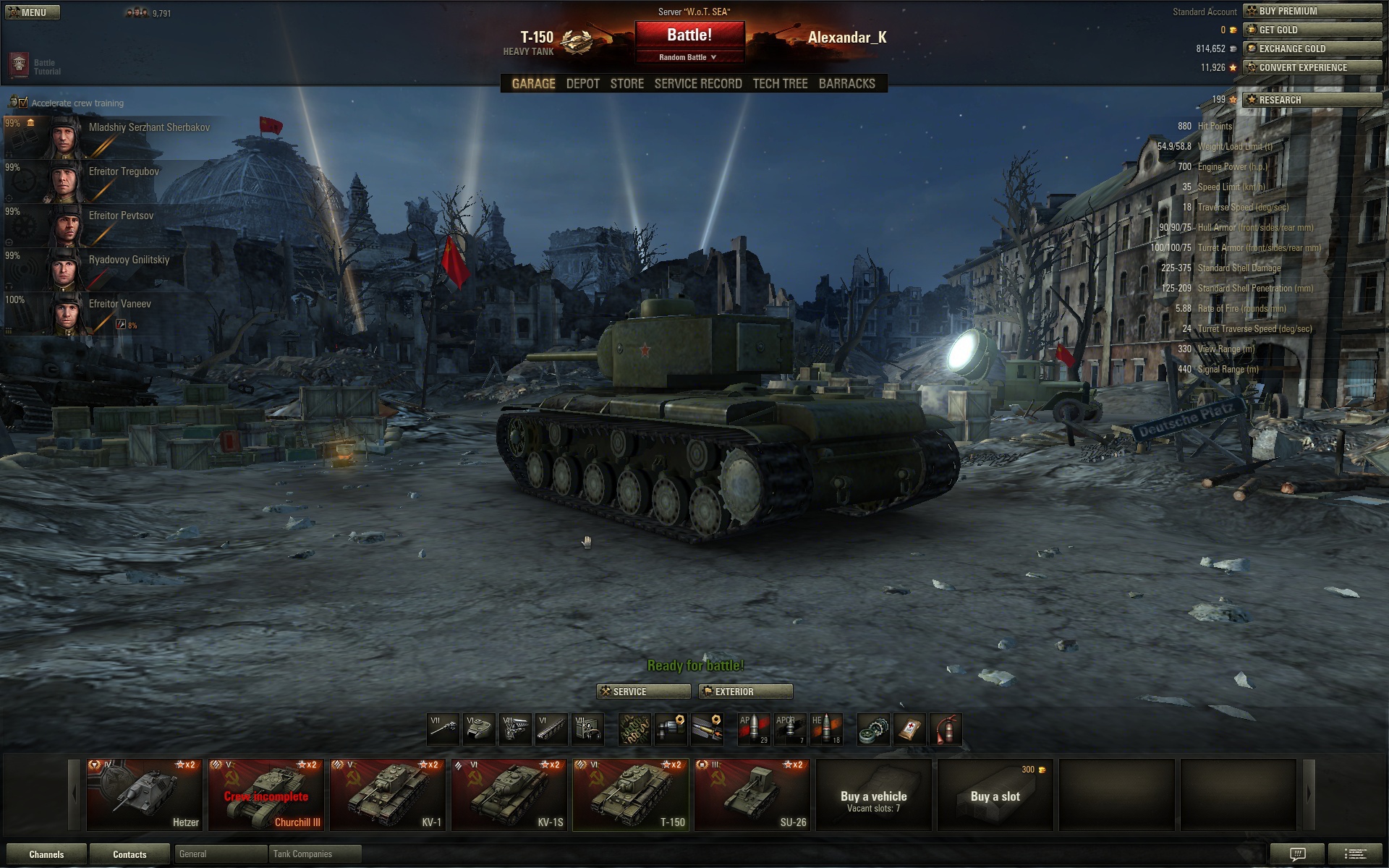
Task: Click the Buy Premium button
Action: coord(1312,11)
